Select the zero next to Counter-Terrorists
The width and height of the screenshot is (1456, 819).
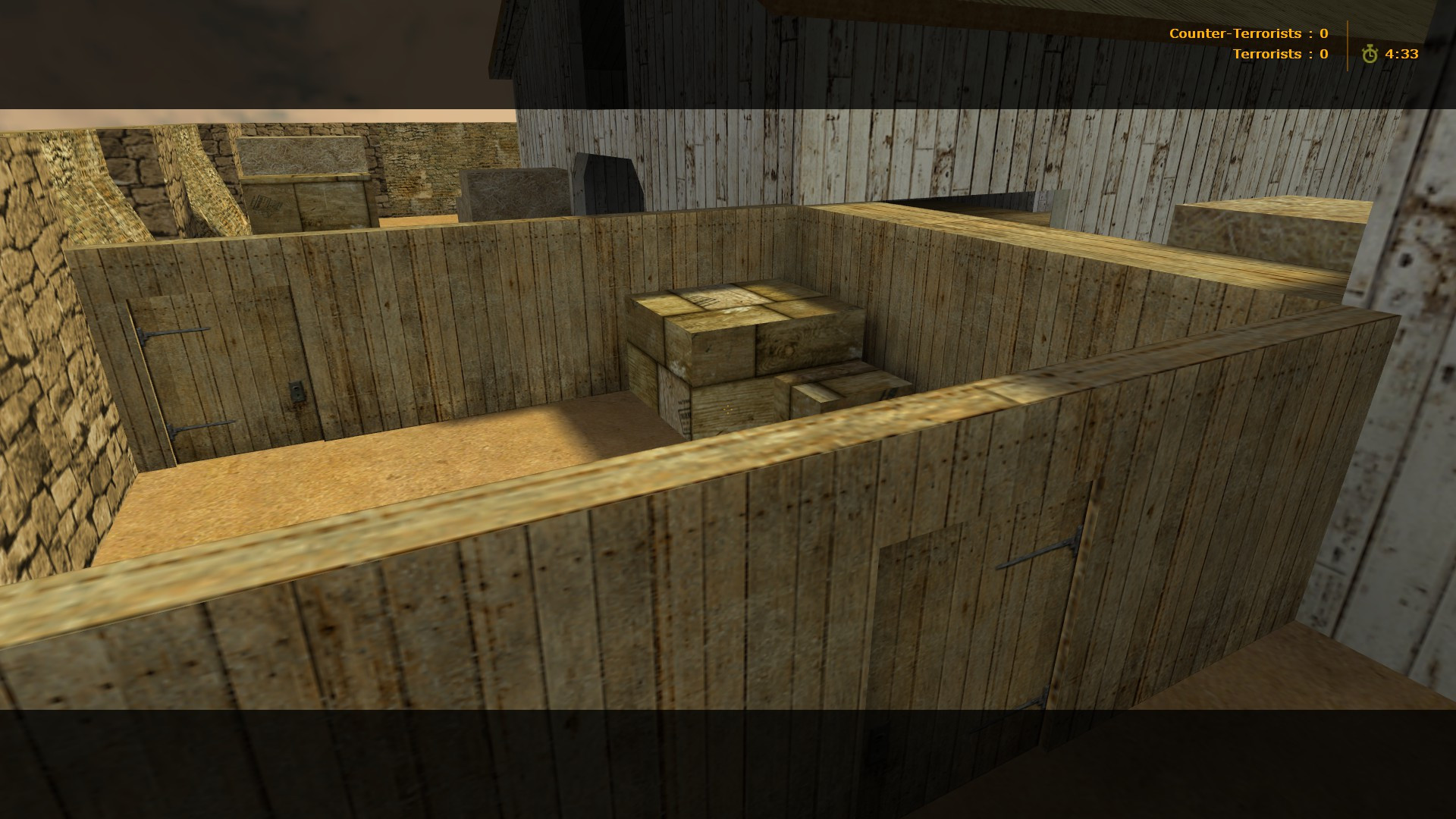1323,33
